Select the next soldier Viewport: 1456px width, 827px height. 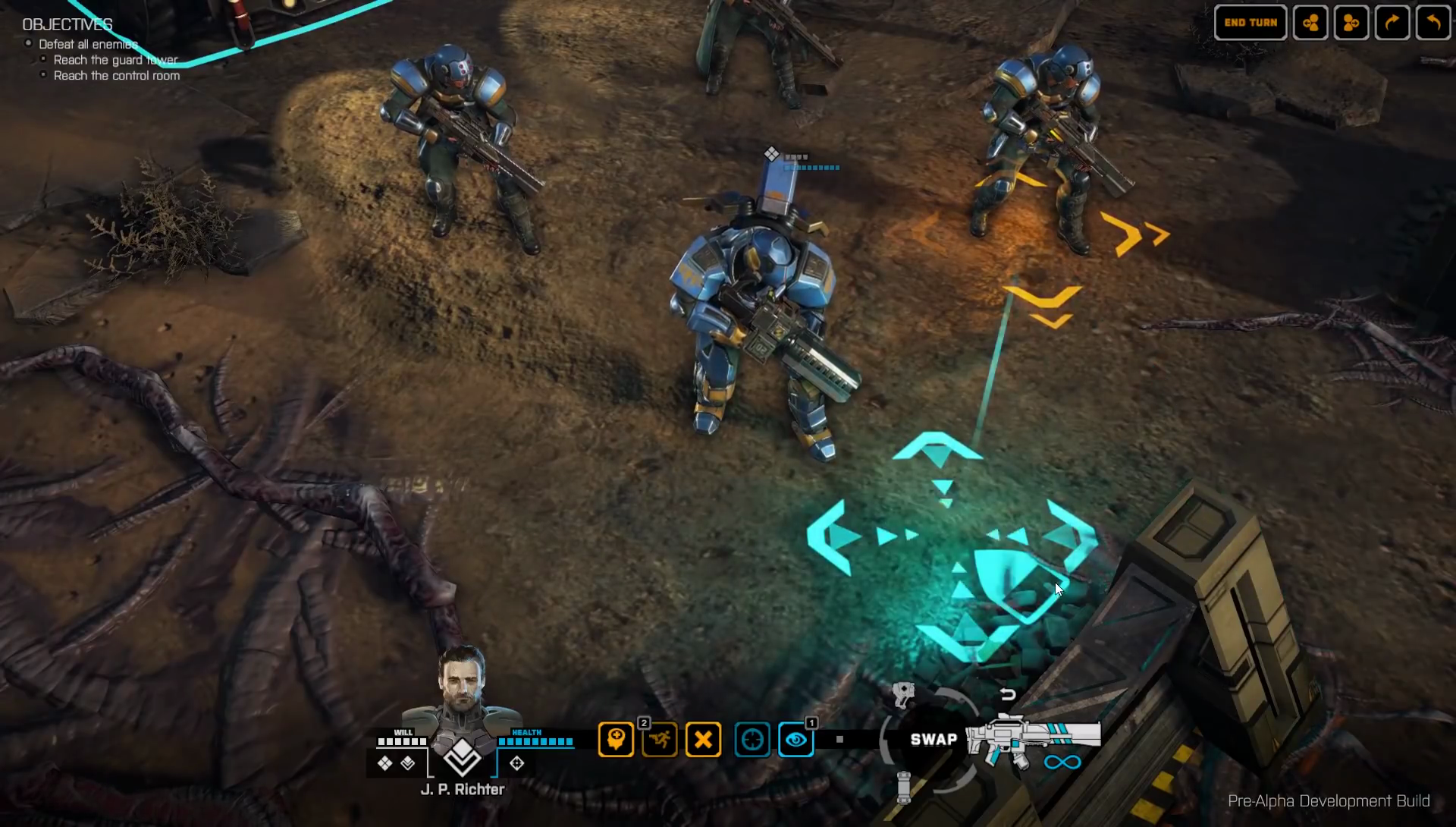click(1351, 23)
